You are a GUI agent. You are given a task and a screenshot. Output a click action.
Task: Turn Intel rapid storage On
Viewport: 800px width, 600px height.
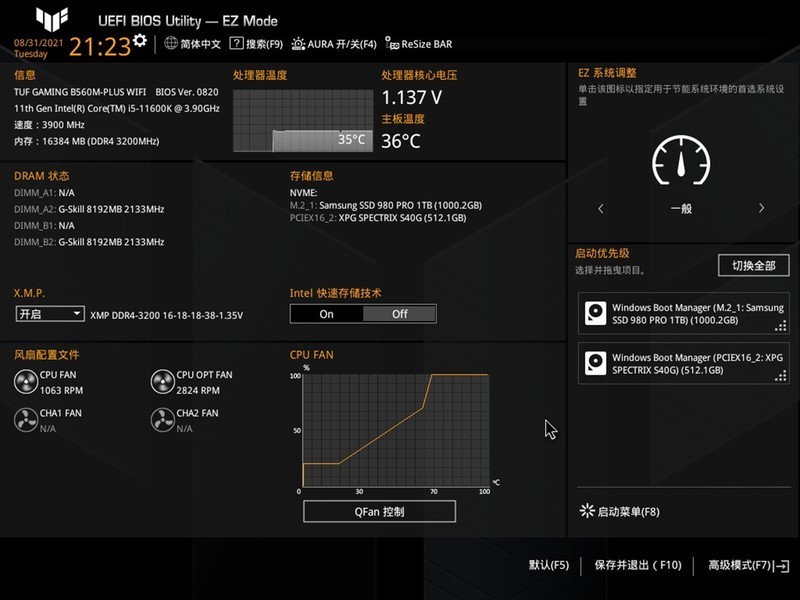tap(326, 314)
